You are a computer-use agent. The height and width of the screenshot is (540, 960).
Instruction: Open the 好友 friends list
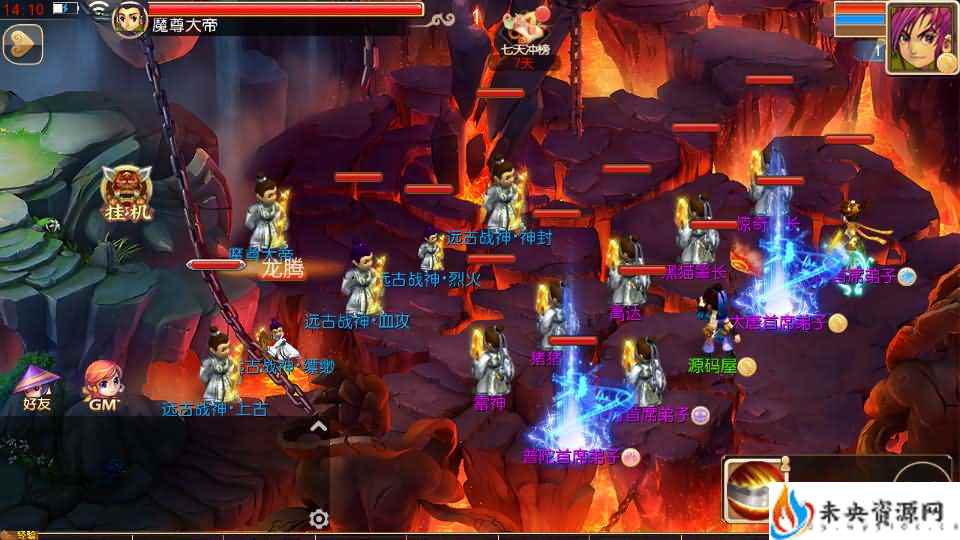pos(36,383)
